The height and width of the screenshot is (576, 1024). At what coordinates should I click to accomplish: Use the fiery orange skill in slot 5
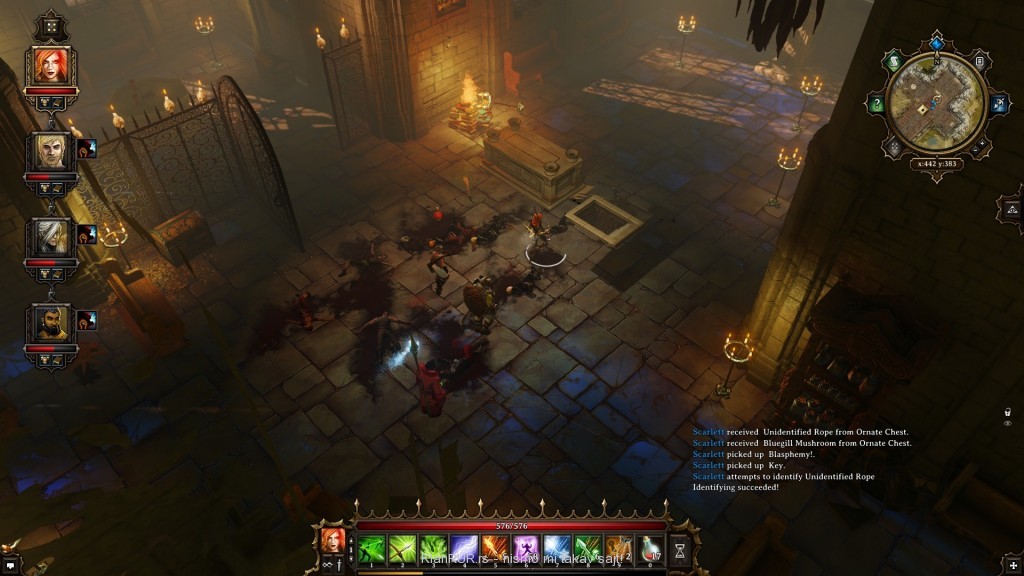pyautogui.click(x=495, y=547)
